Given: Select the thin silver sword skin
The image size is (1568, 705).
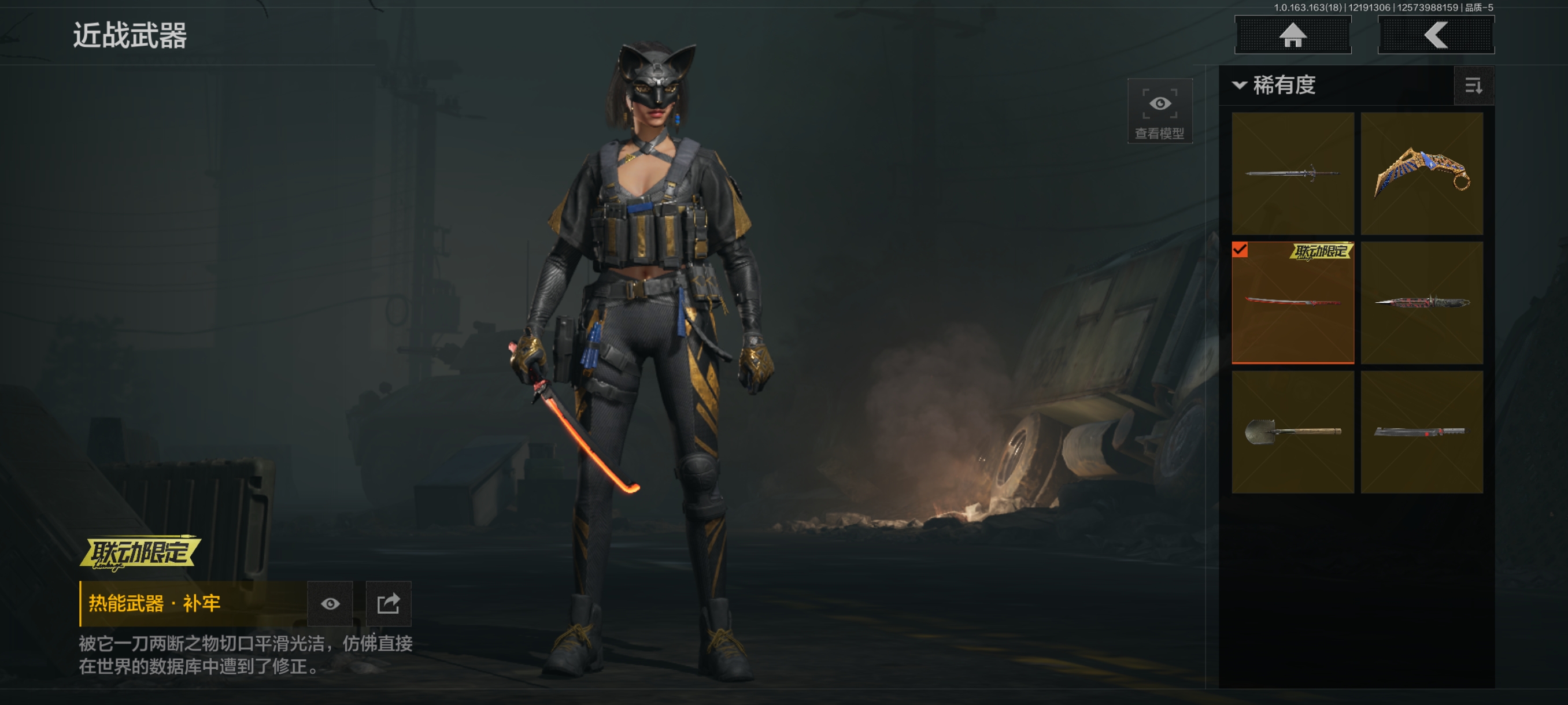Looking at the screenshot, I should pyautogui.click(x=1292, y=173).
